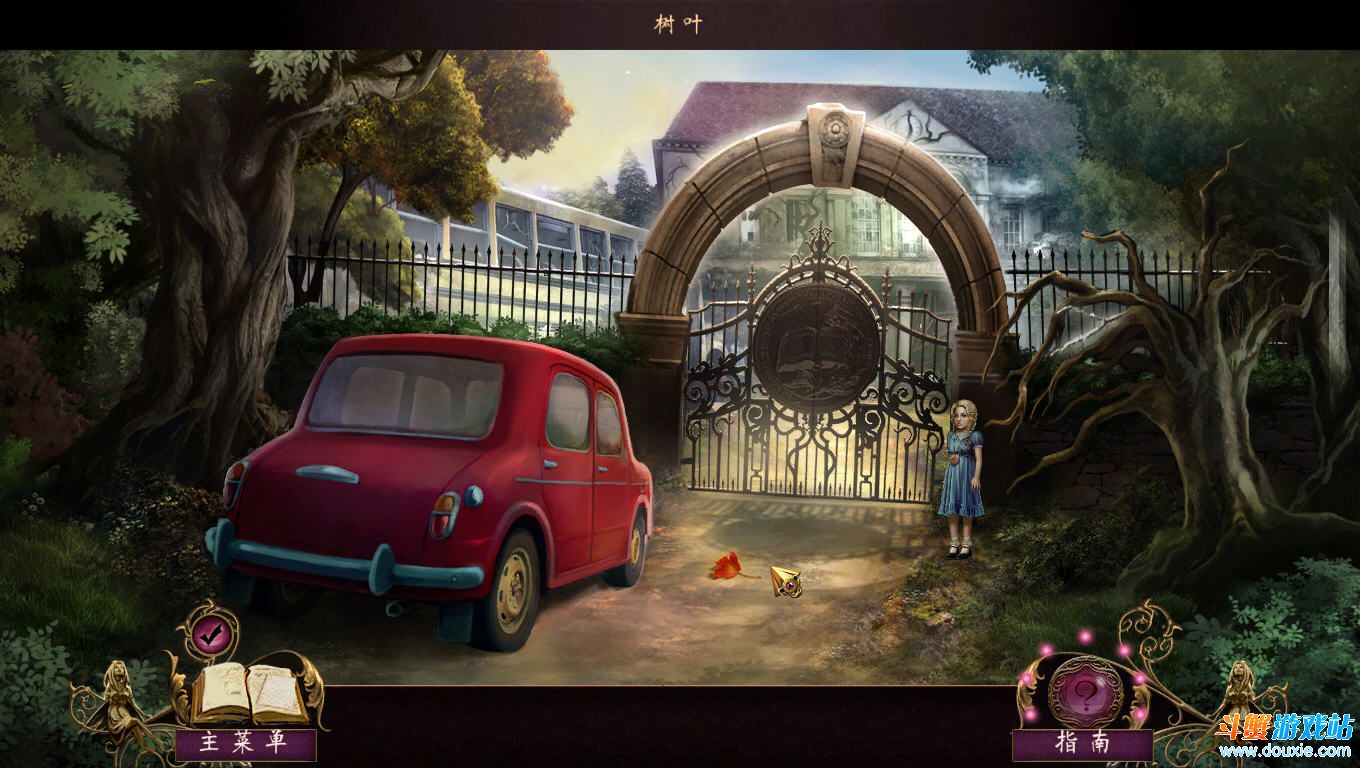The height and width of the screenshot is (768, 1360).
Task: Activate the question mark hint orb
Action: (1084, 691)
